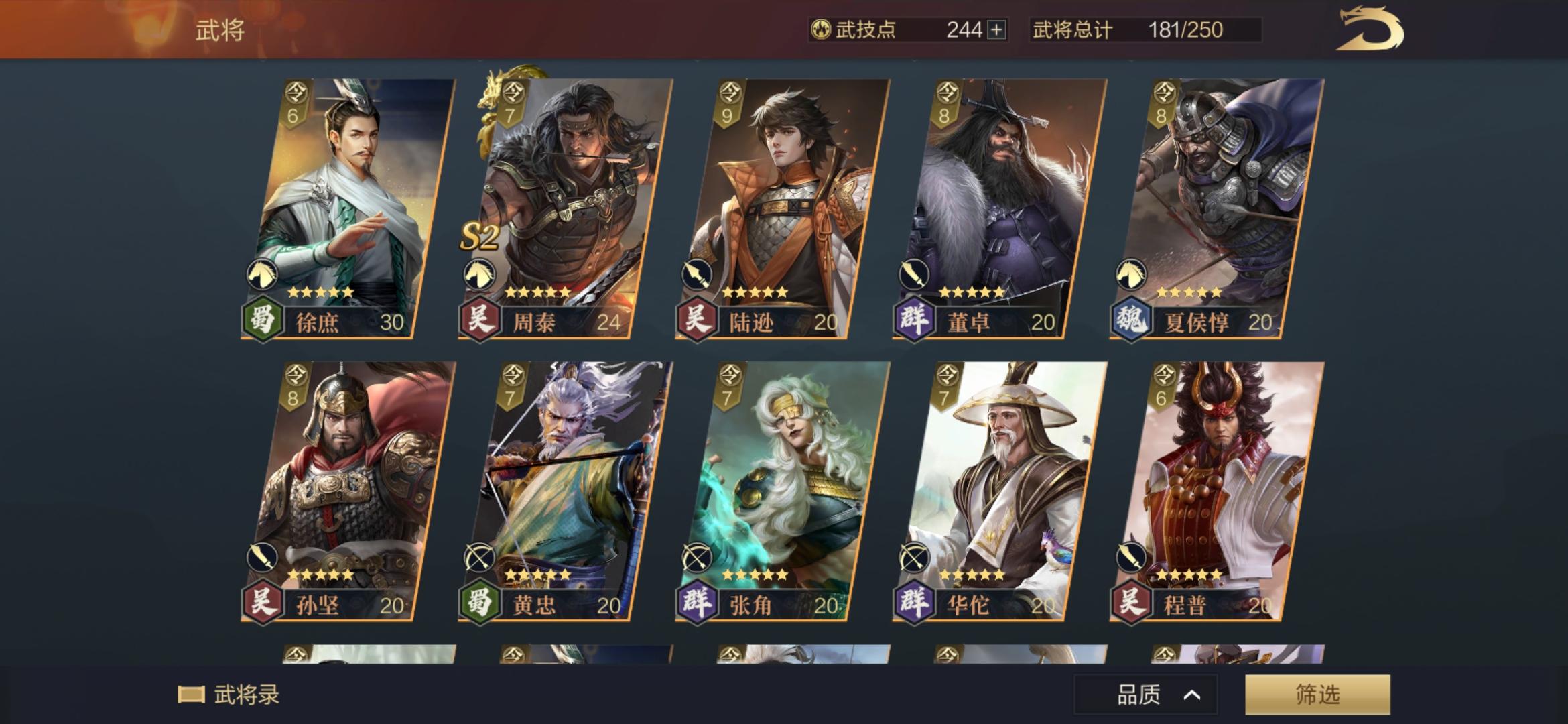Viewport: 1568px width, 724px height.
Task: Click the 武技点 flame icon
Action: pyautogui.click(x=819, y=29)
